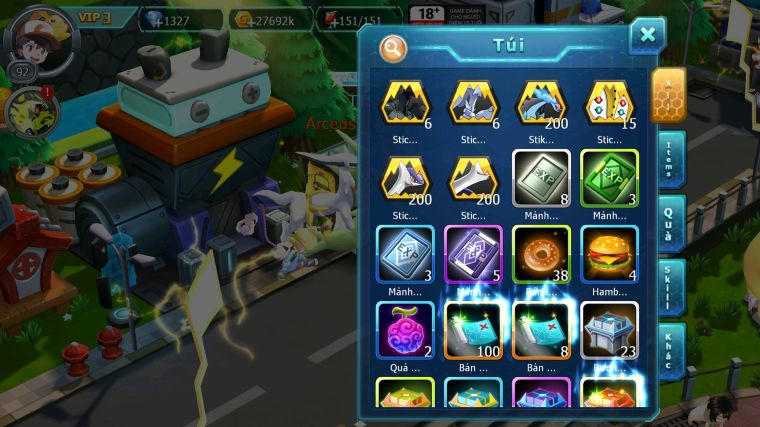The height and width of the screenshot is (427, 760).
Task: Close the Túi bag window
Action: tap(647, 36)
